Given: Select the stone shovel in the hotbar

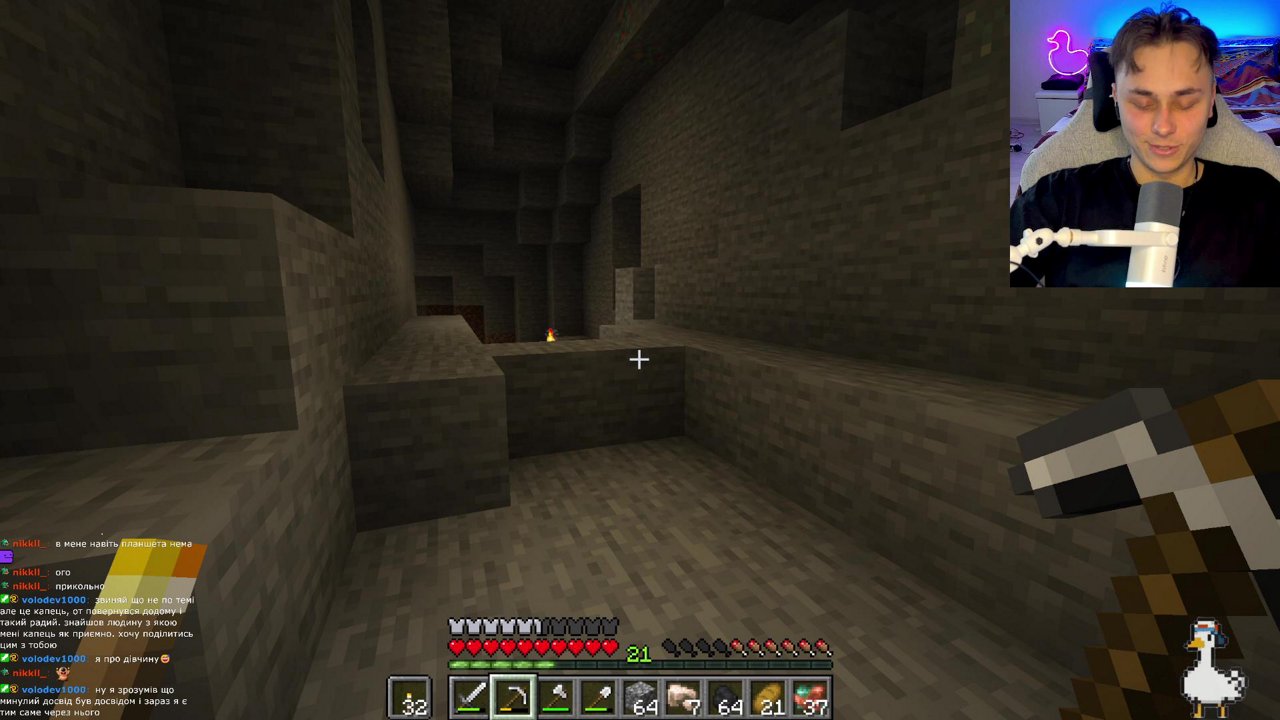Looking at the screenshot, I should [598, 696].
